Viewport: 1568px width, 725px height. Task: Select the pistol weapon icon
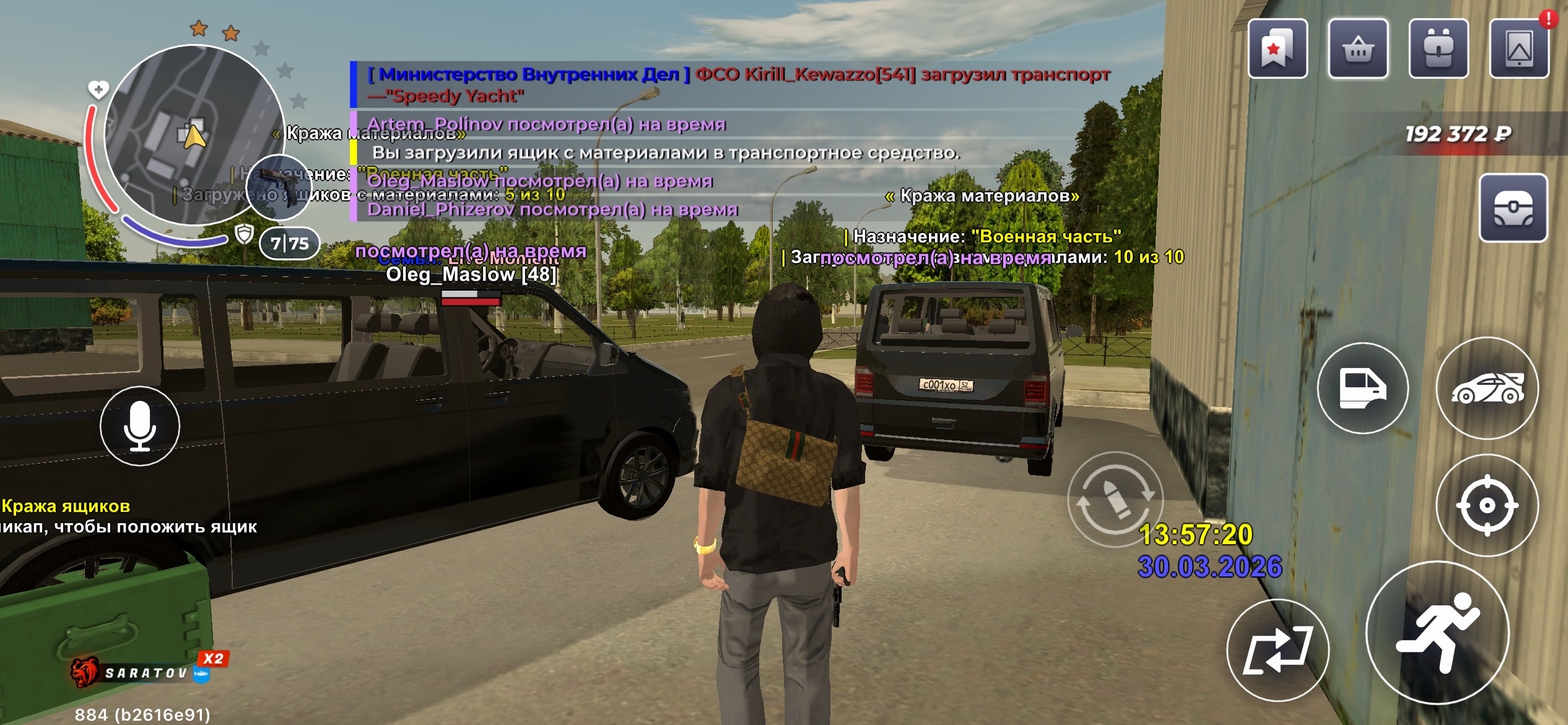(x=278, y=185)
